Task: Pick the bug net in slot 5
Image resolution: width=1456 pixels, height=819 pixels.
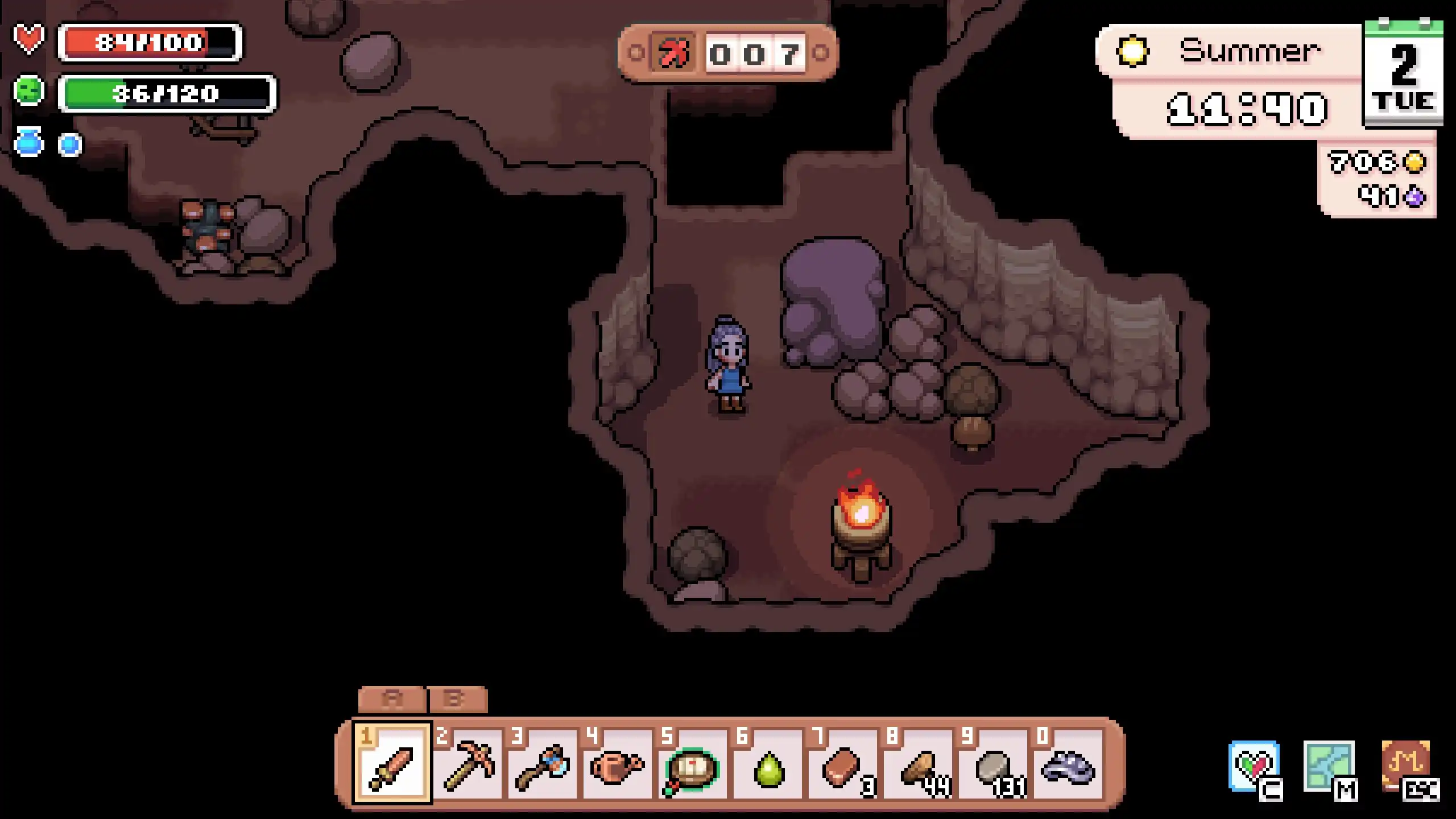Action: tap(692, 763)
